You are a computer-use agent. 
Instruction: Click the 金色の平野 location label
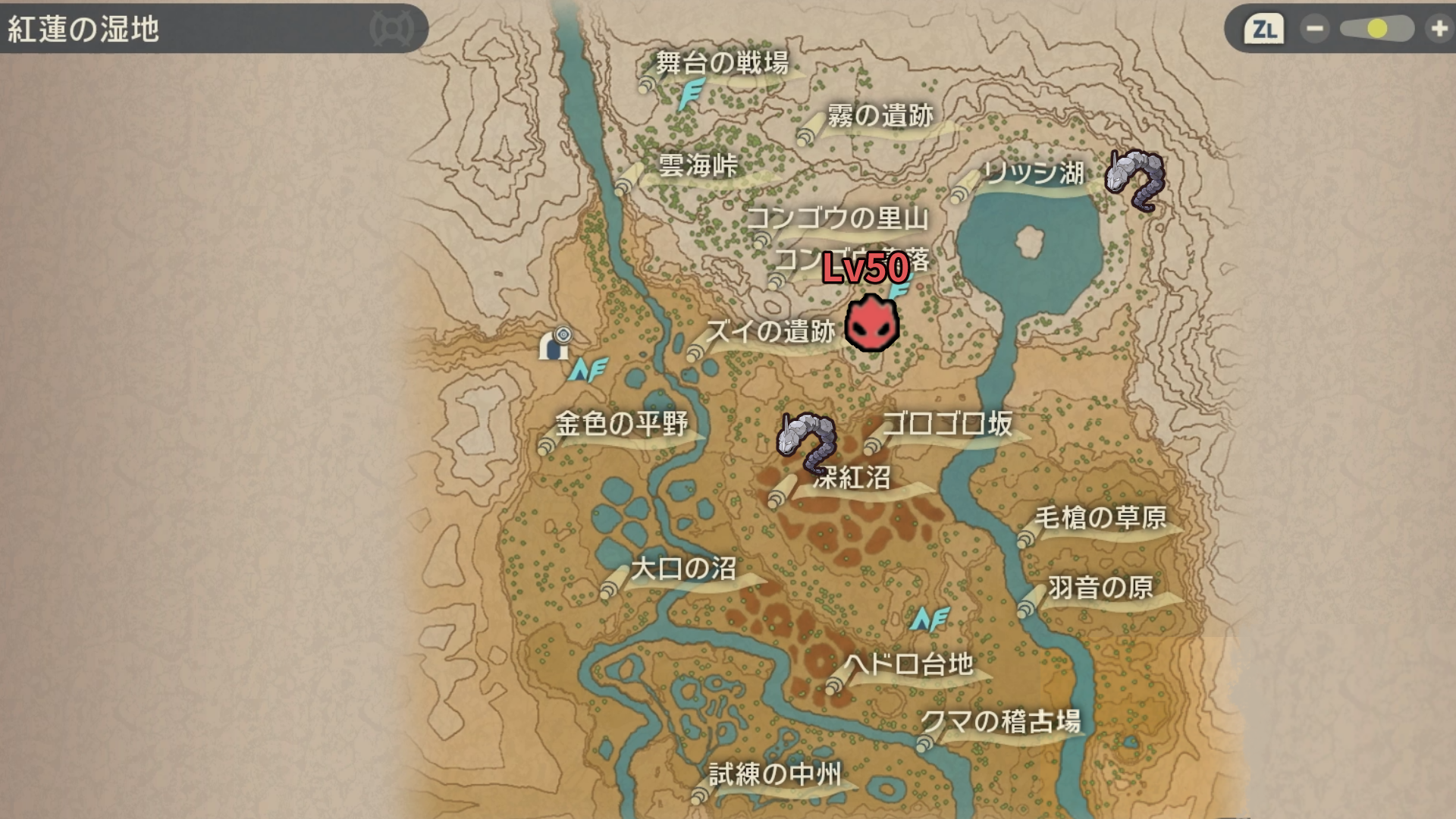pyautogui.click(x=621, y=423)
